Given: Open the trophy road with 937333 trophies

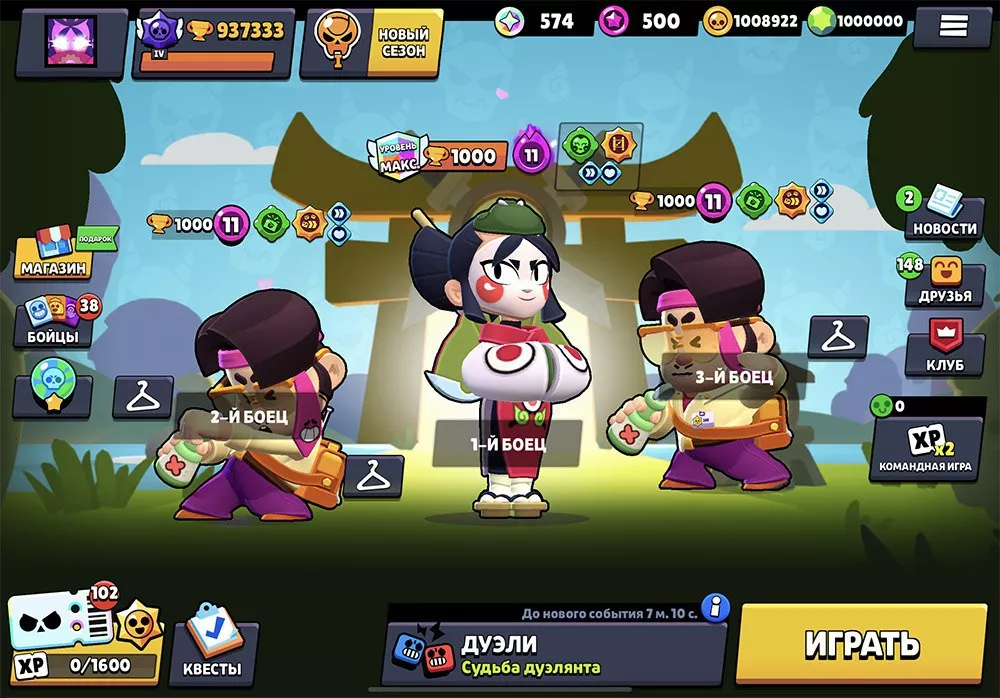Looking at the screenshot, I should click(213, 42).
